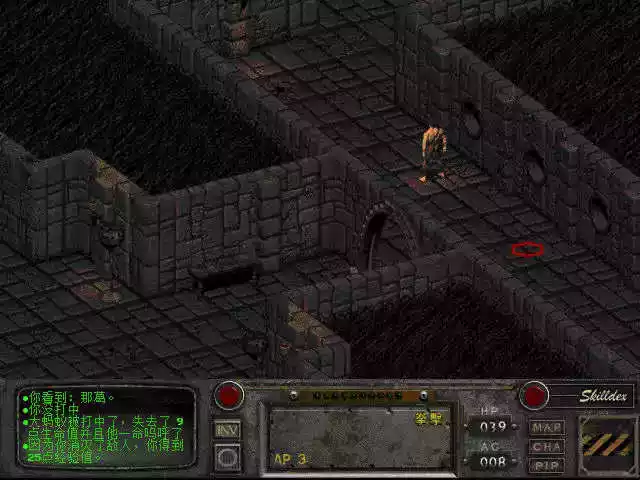
Task: Open the options menu round button
Action: (228, 458)
